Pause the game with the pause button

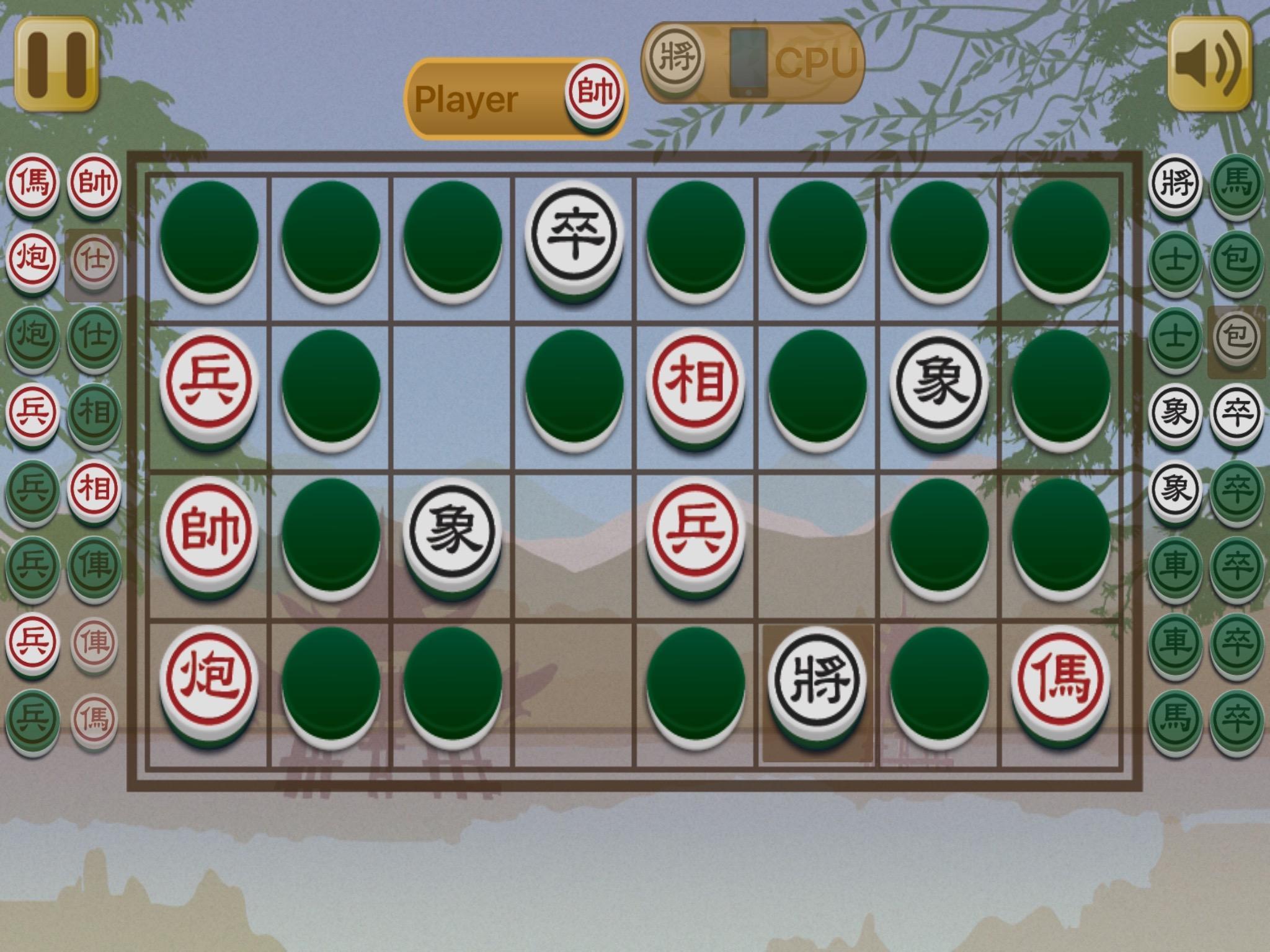click(59, 62)
